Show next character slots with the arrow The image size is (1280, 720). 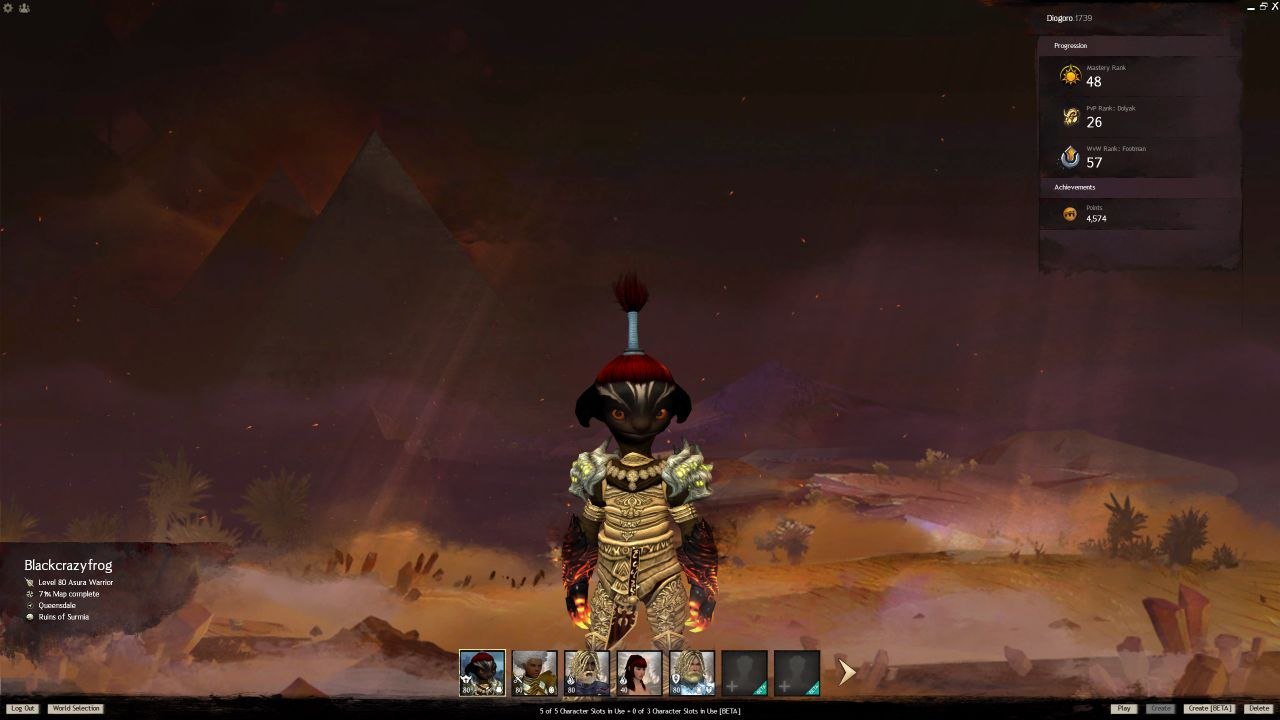[x=846, y=672]
